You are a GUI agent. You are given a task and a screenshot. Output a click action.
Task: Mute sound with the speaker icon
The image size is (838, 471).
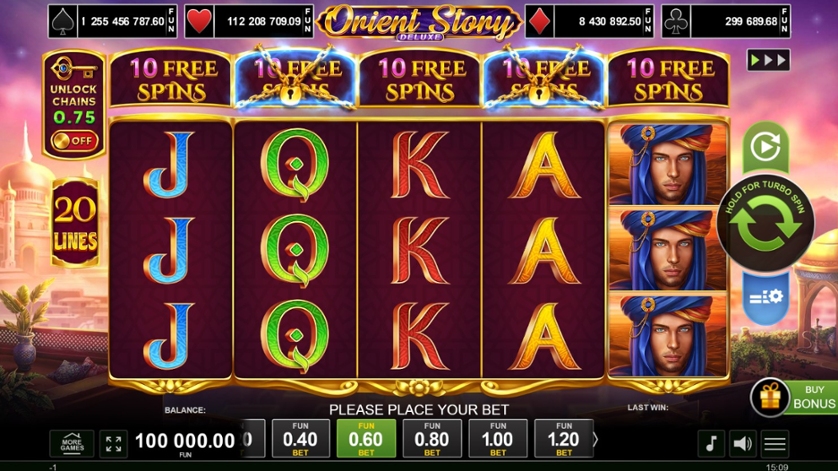point(742,443)
